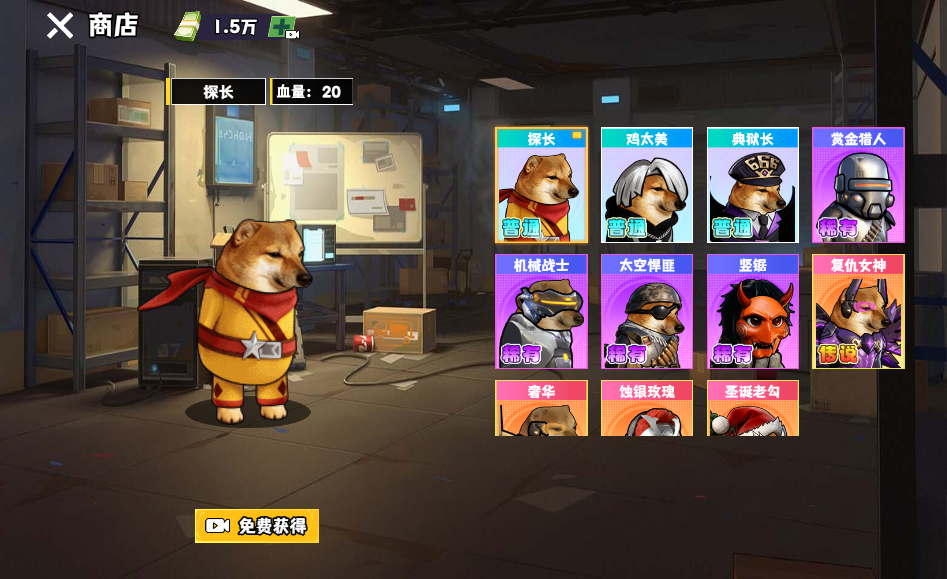The width and height of the screenshot is (947, 579).
Task: Claim the skin with 免费获得 button
Action: click(257, 526)
